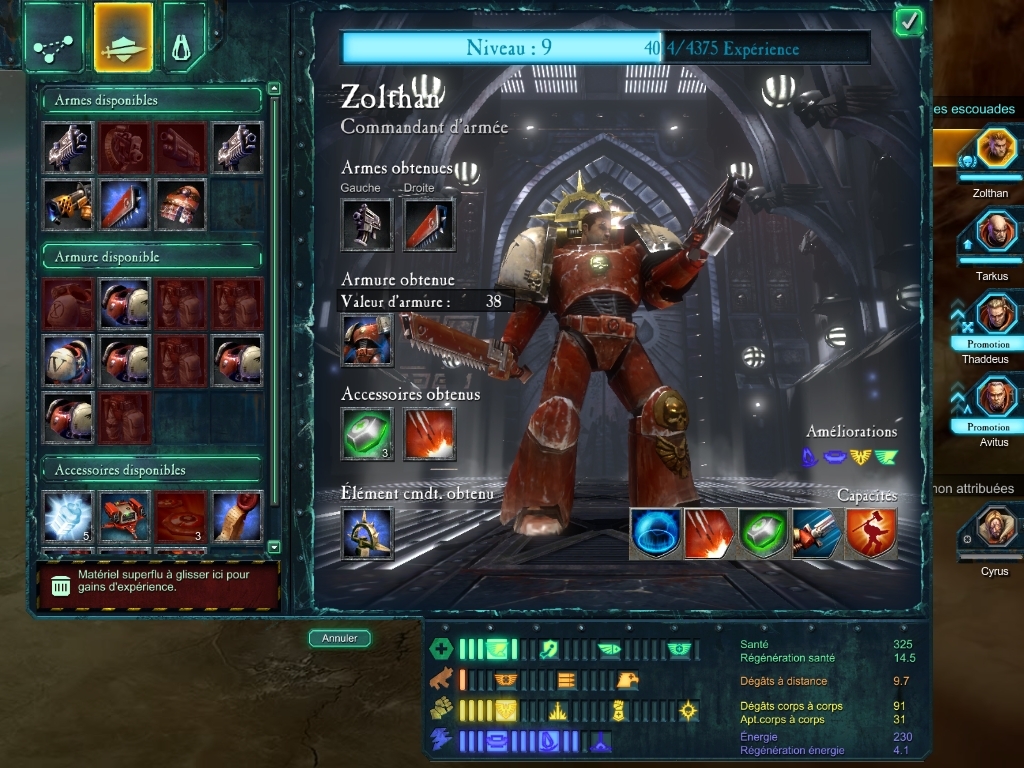1024x768 pixels.
Task: Collapse the Armes disponibles section header
Action: [x=150, y=100]
